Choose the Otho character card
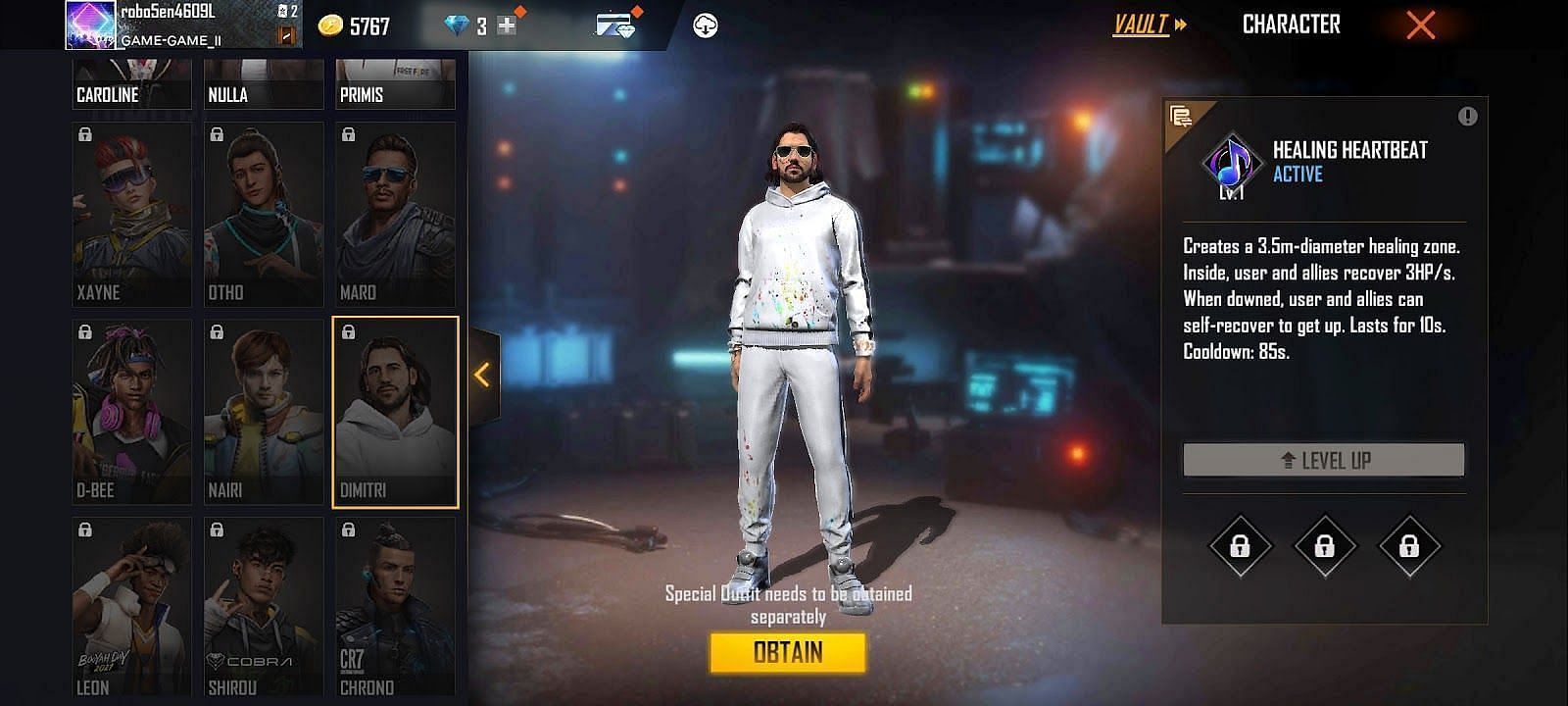1568x706 pixels. (263, 215)
